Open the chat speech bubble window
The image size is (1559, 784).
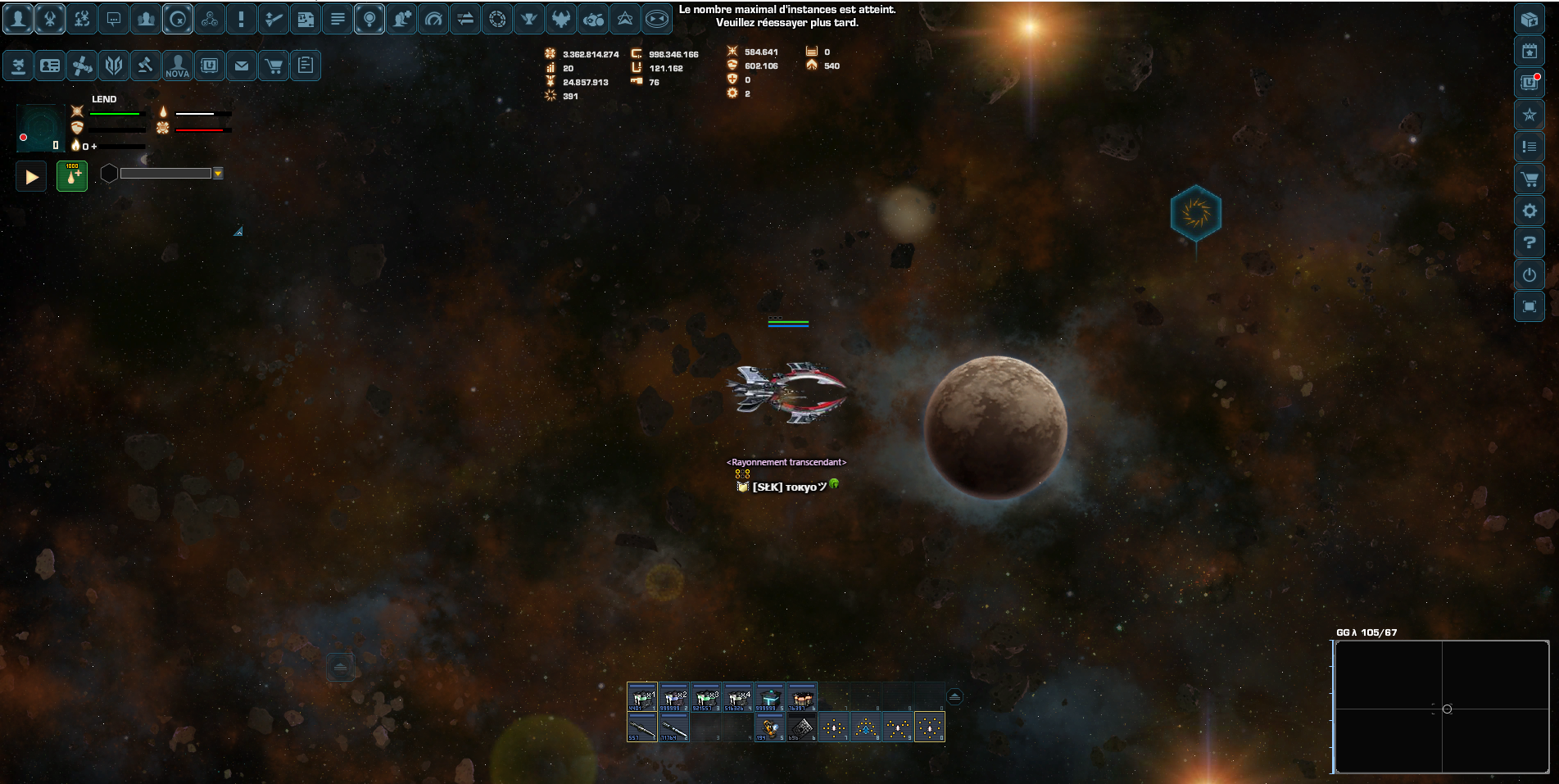114,19
